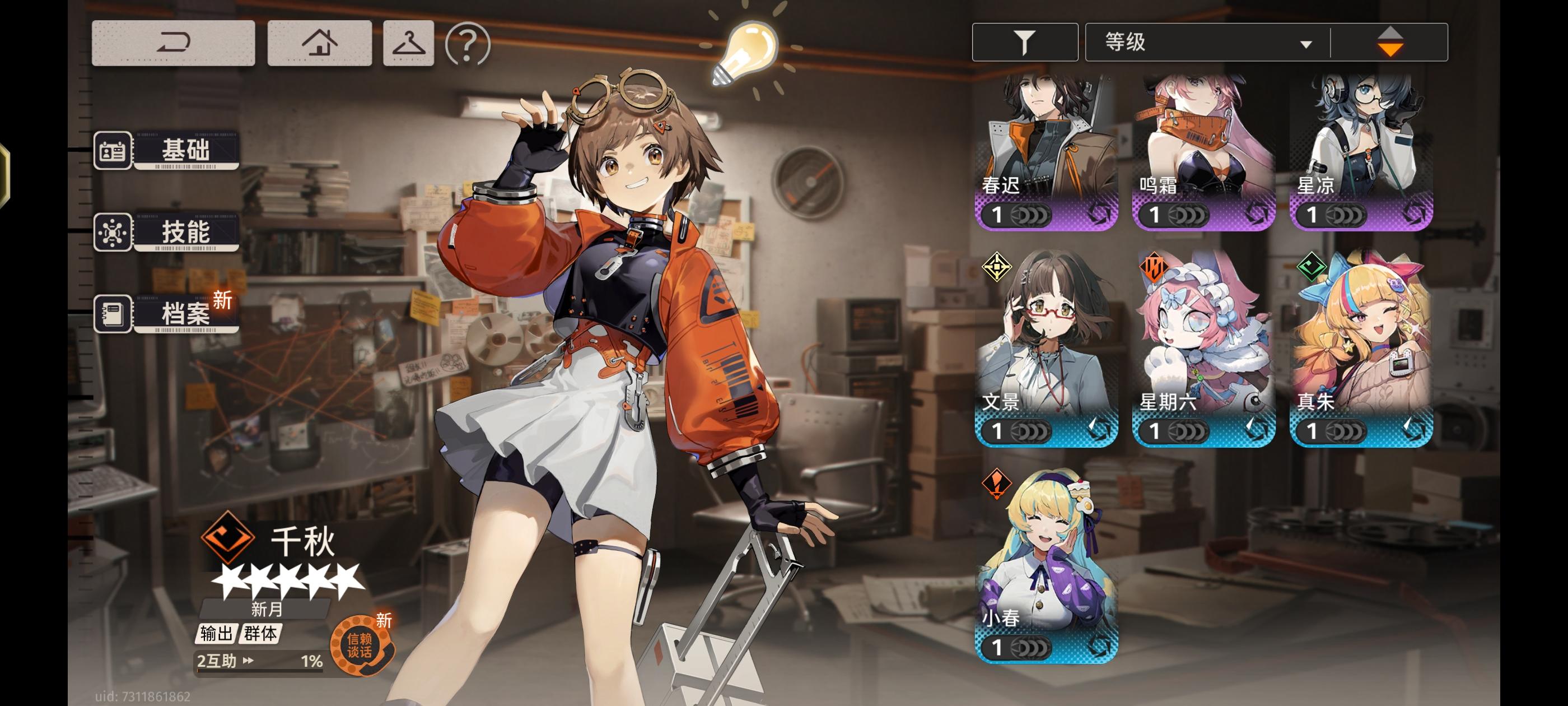Open the outfit hanger button

click(x=408, y=43)
